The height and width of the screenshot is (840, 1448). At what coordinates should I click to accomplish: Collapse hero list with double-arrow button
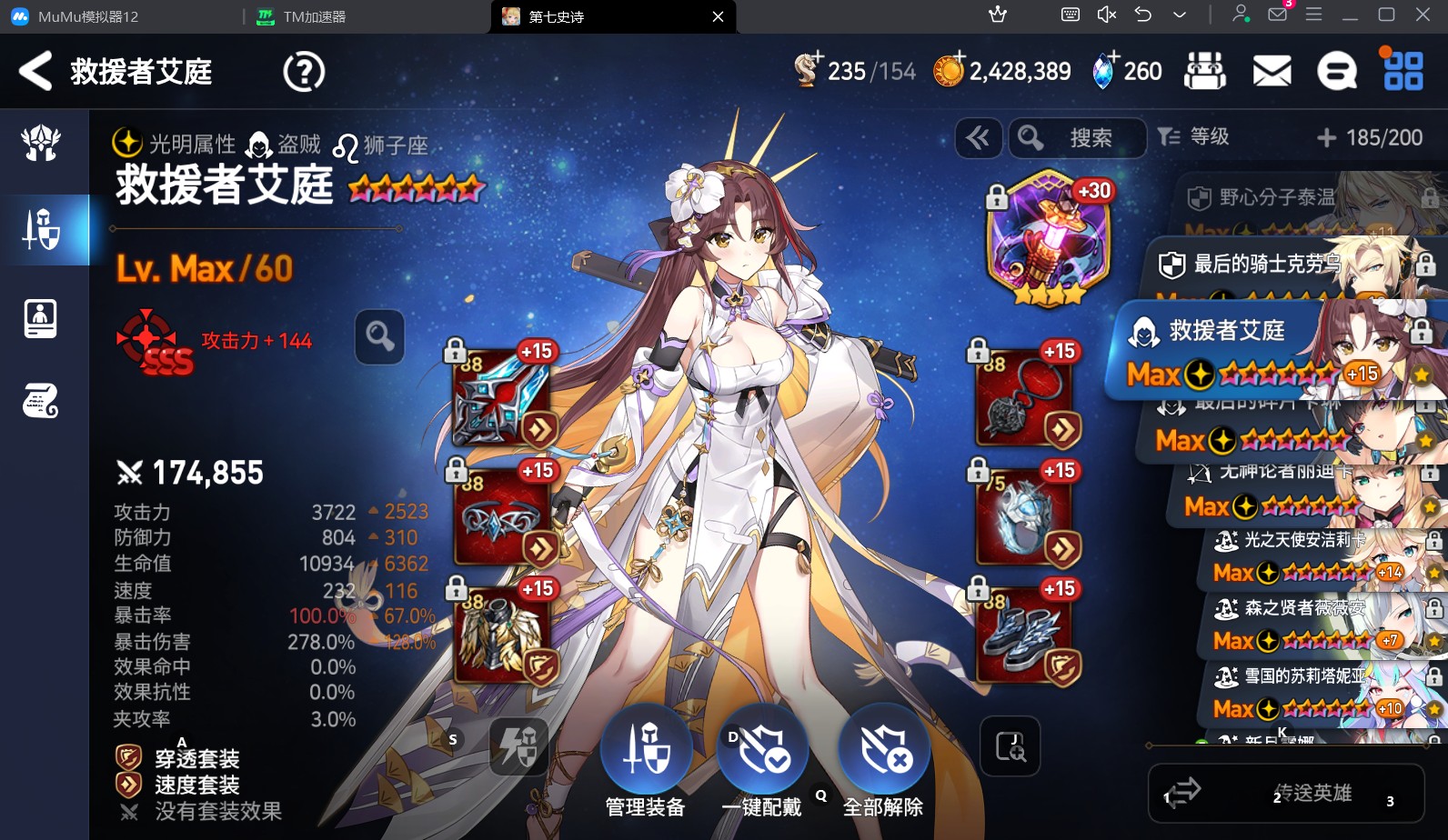(979, 138)
